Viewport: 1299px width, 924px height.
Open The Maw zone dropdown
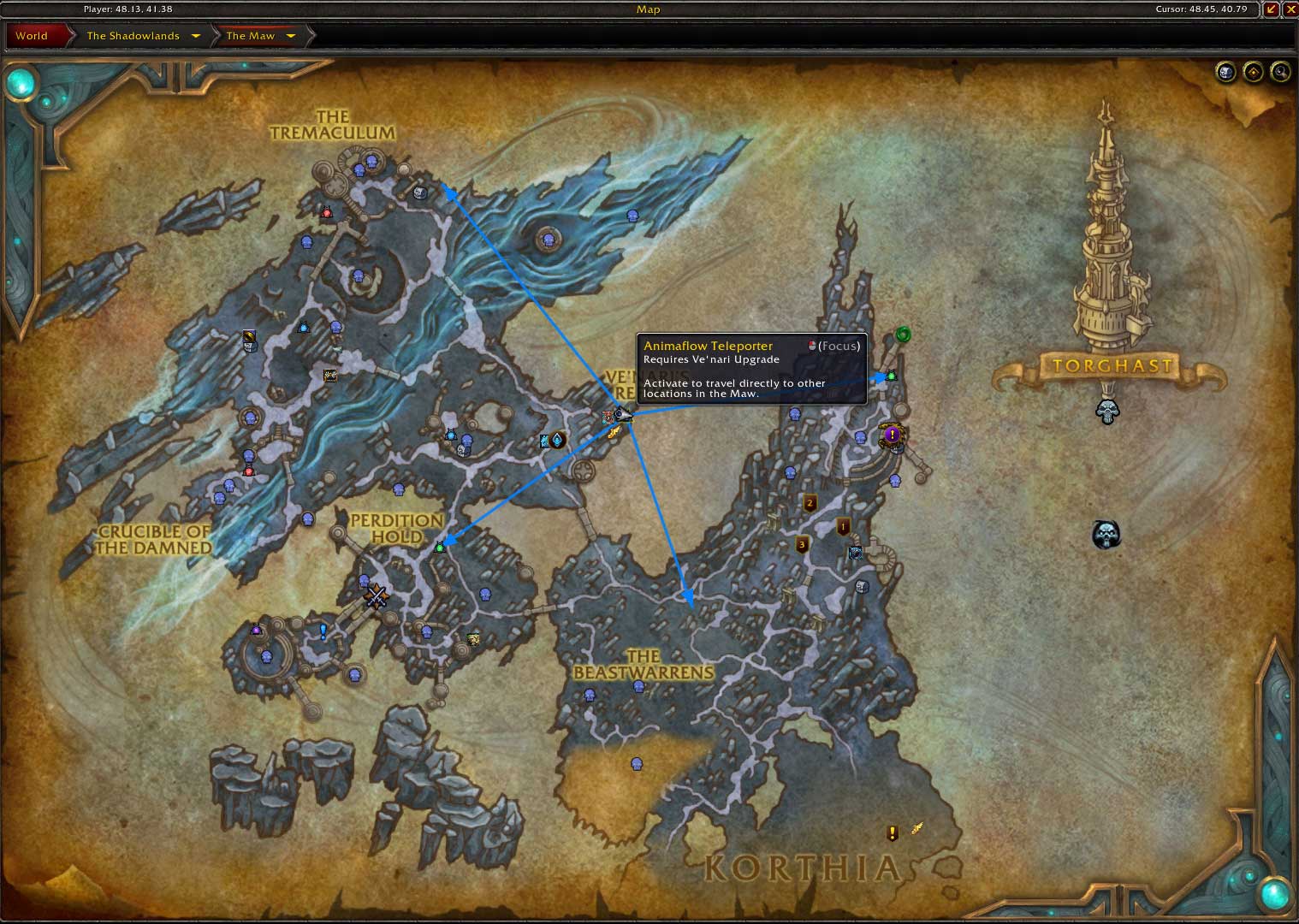pos(260,35)
